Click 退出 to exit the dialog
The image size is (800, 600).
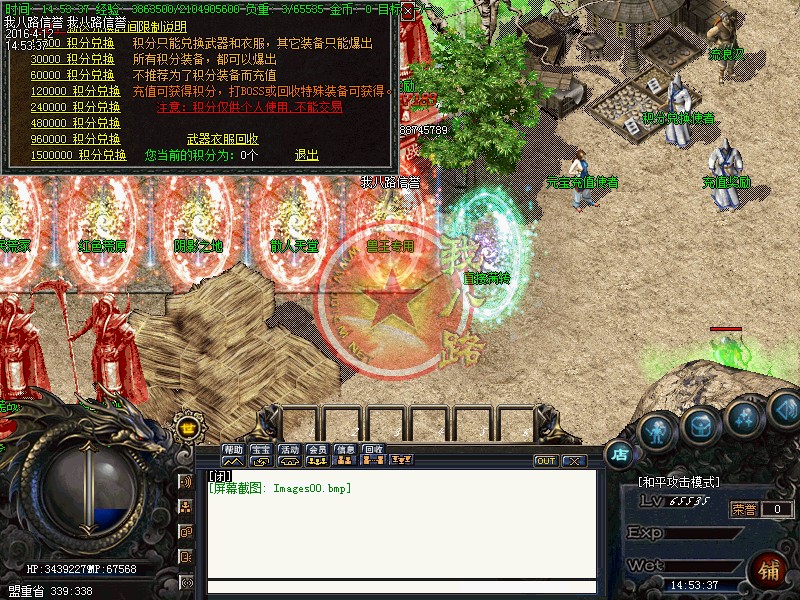pos(306,155)
